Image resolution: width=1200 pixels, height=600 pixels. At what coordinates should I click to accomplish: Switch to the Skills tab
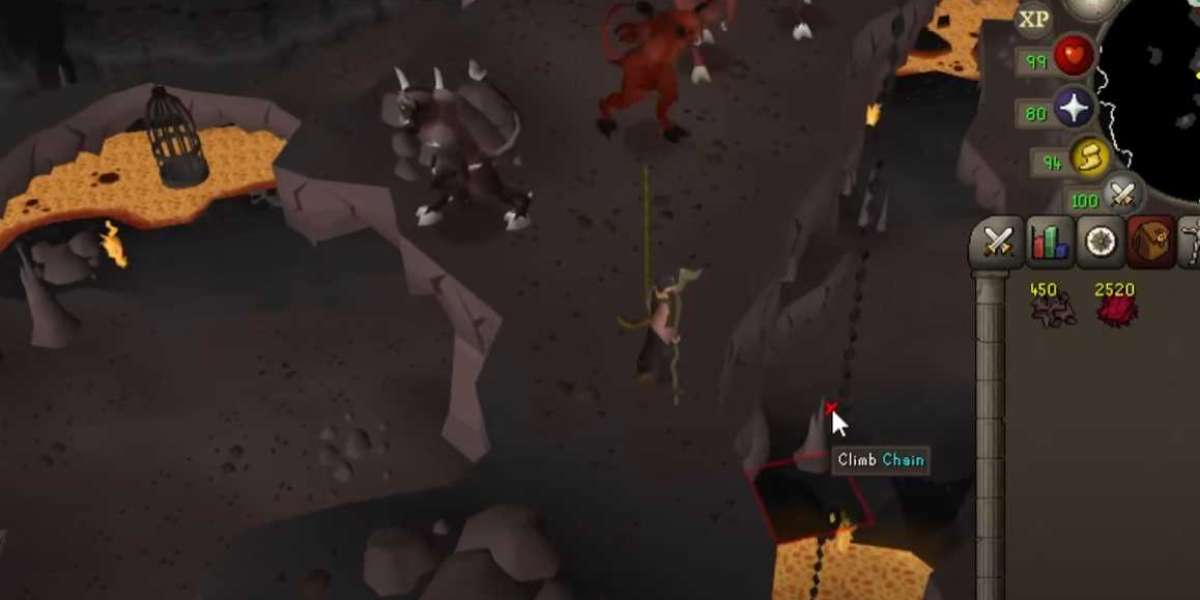[x=1049, y=242]
